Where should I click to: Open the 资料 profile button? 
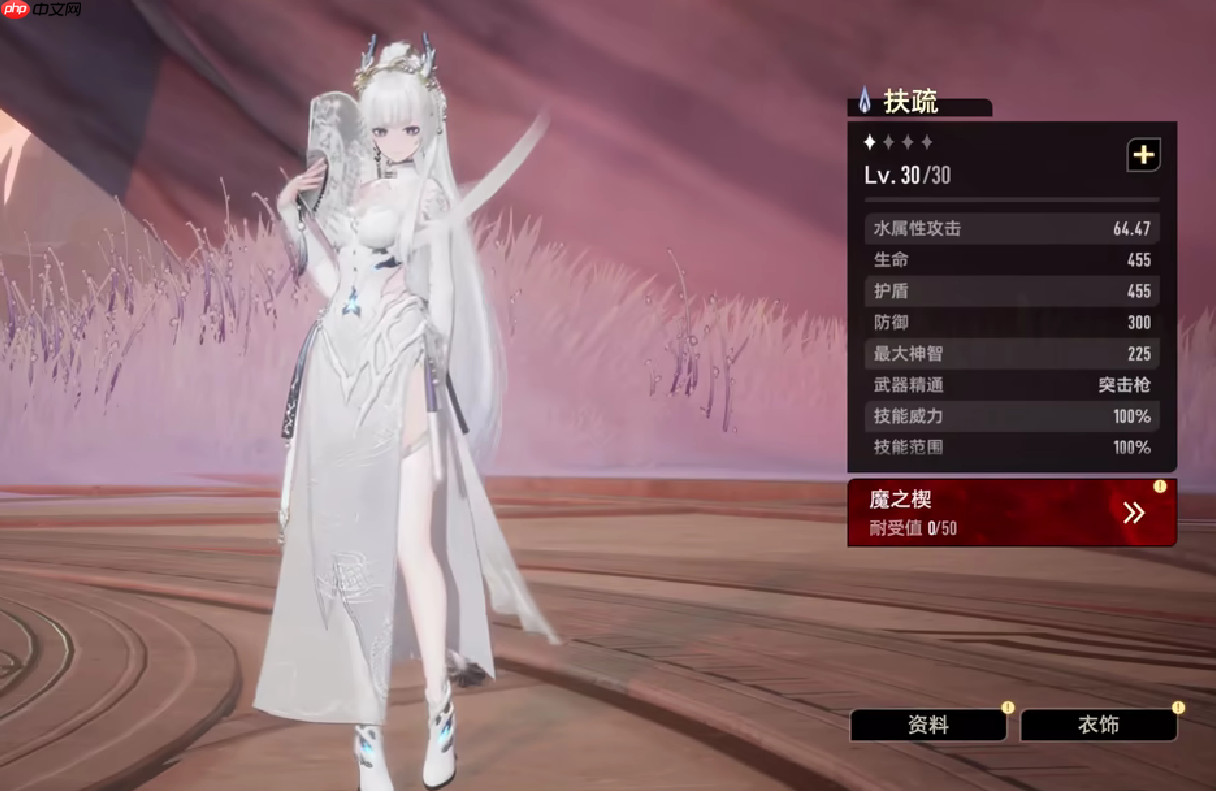point(928,725)
